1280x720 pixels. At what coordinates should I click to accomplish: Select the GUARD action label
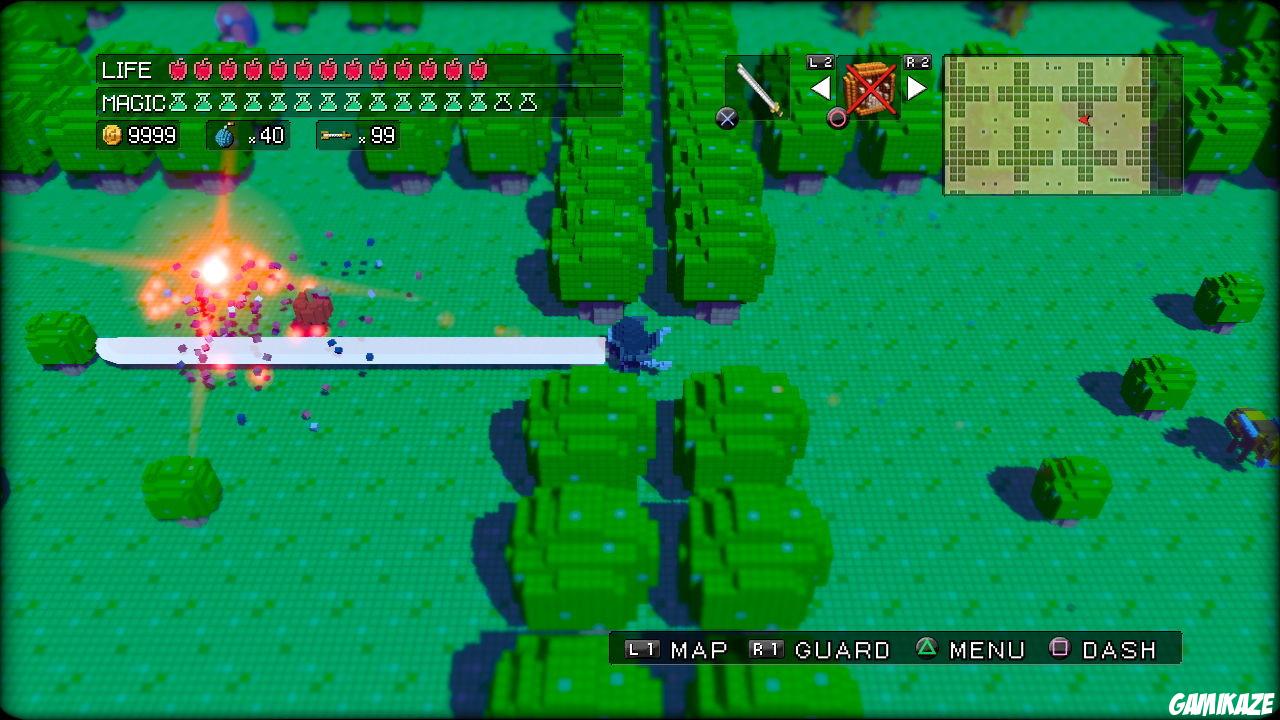pos(843,649)
